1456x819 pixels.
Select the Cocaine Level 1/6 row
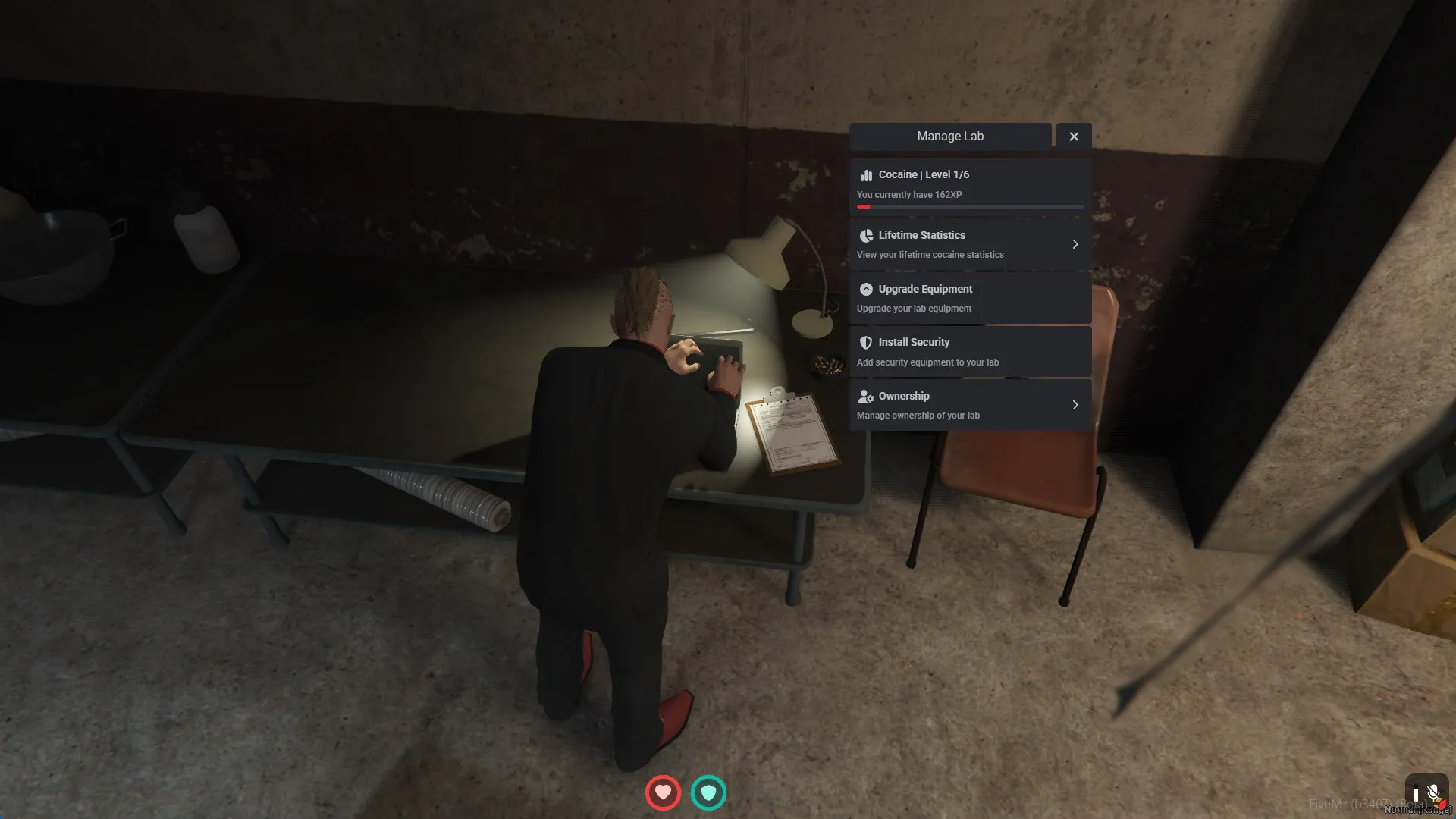tap(969, 185)
